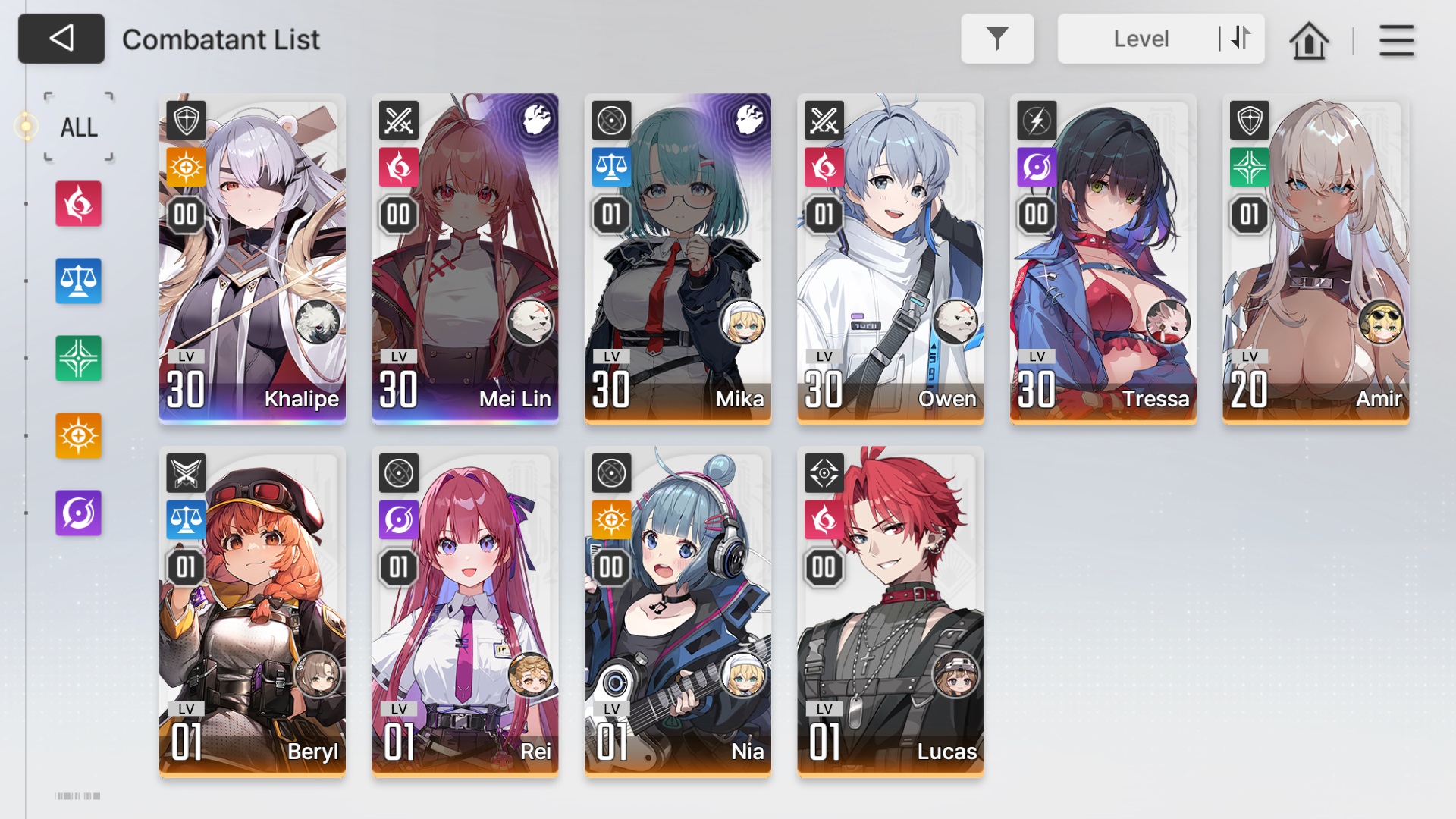This screenshot has width=1456, height=819.
Task: Open the combatant filter options
Action: pos(996,39)
